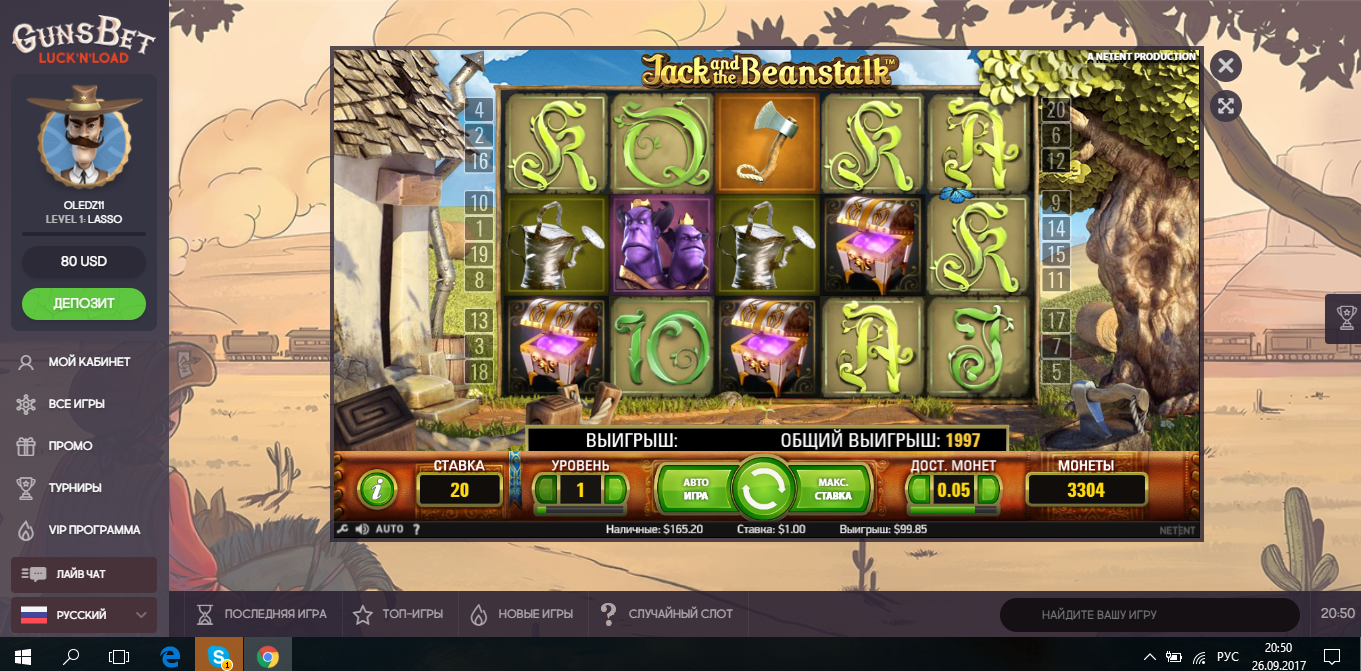
Task: Open the wrench game settings
Action: 343,529
